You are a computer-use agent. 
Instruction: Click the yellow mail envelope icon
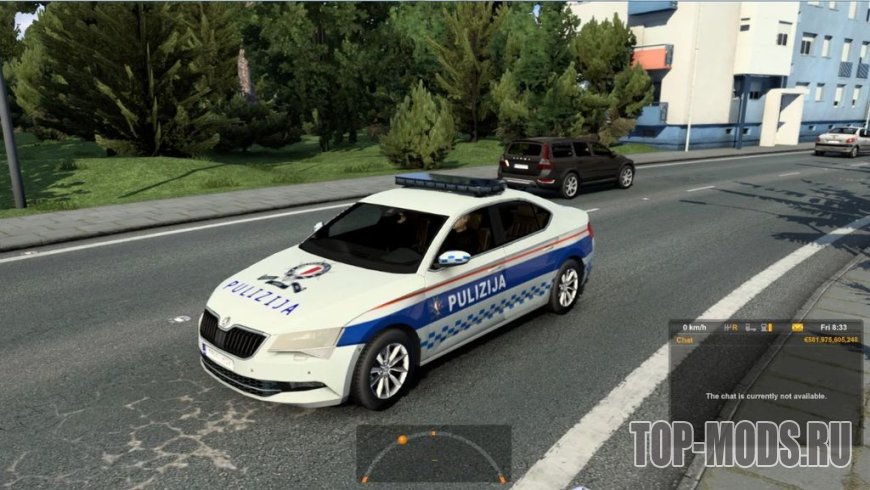click(797, 327)
